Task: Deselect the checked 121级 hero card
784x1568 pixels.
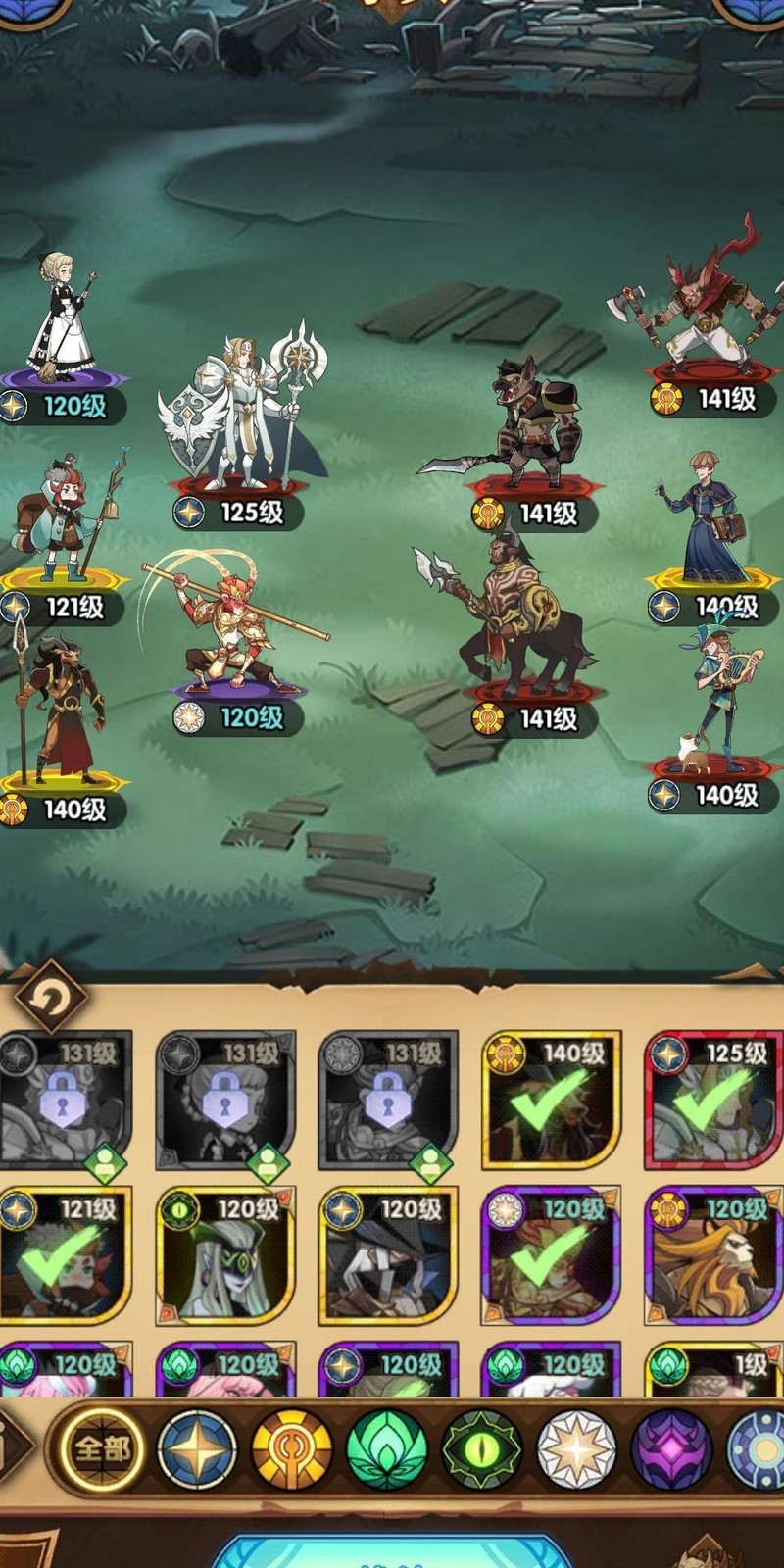Action: coord(65,1256)
